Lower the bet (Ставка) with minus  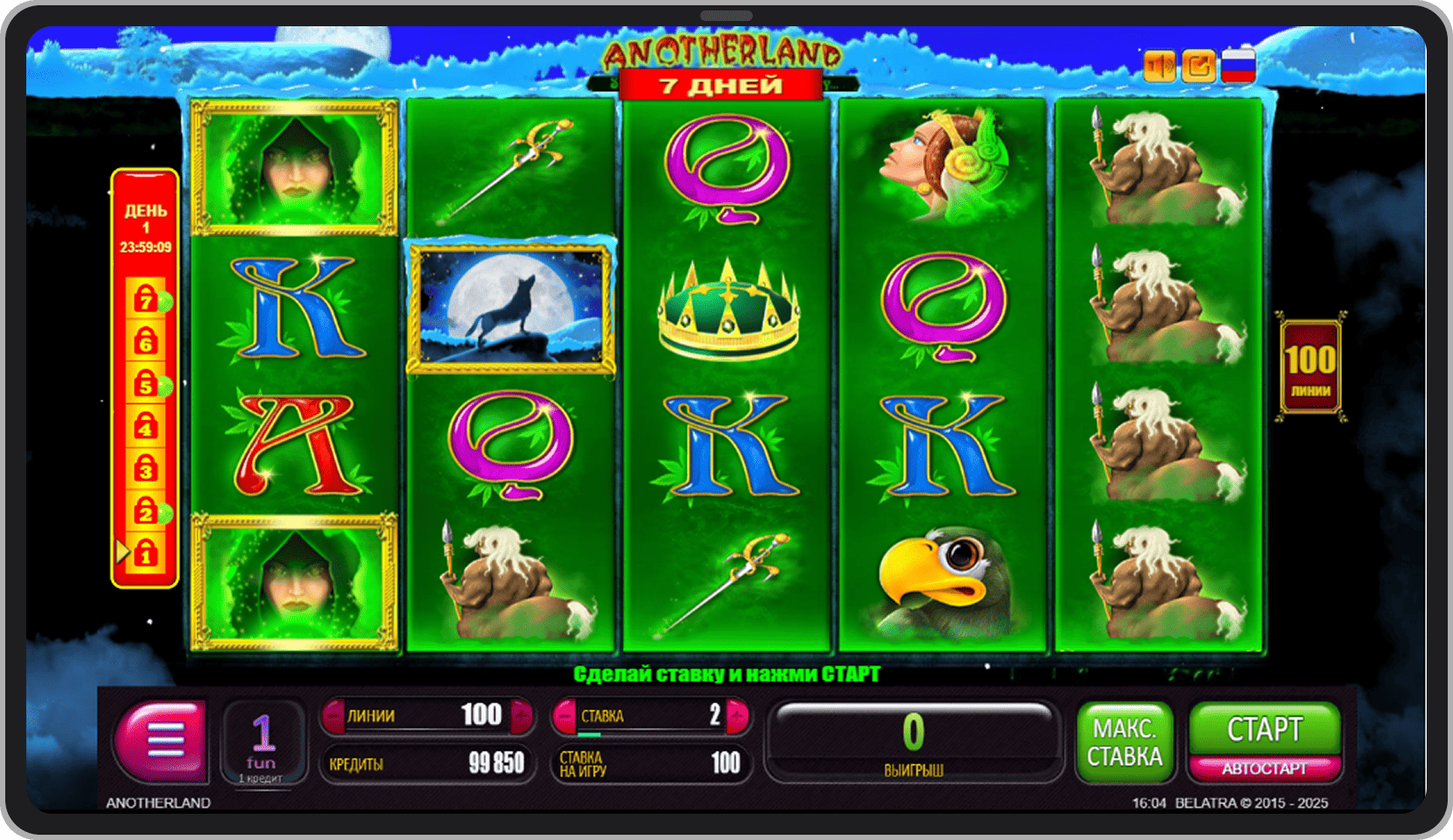coord(566,717)
